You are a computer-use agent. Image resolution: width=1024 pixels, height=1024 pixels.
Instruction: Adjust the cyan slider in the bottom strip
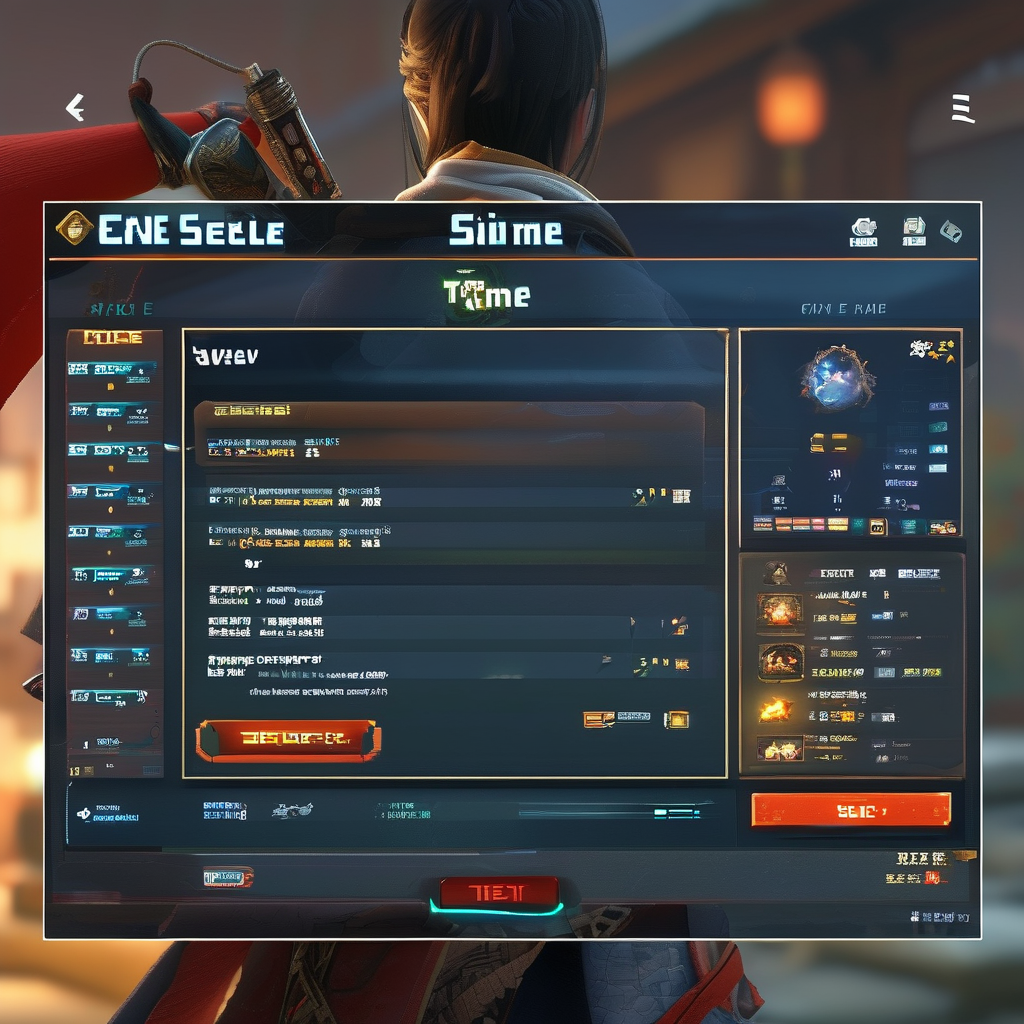pos(683,812)
